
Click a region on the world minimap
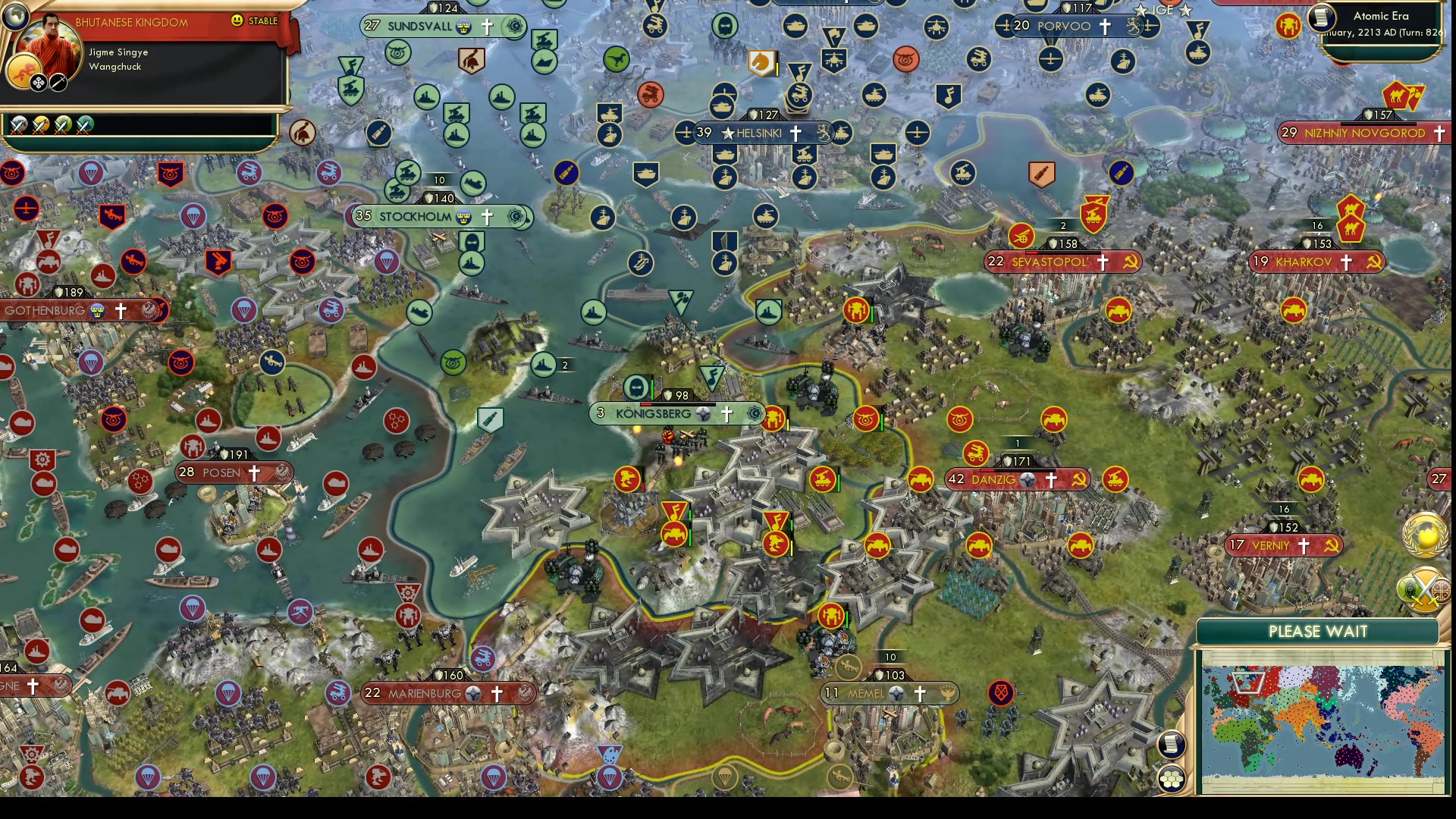click(1319, 720)
